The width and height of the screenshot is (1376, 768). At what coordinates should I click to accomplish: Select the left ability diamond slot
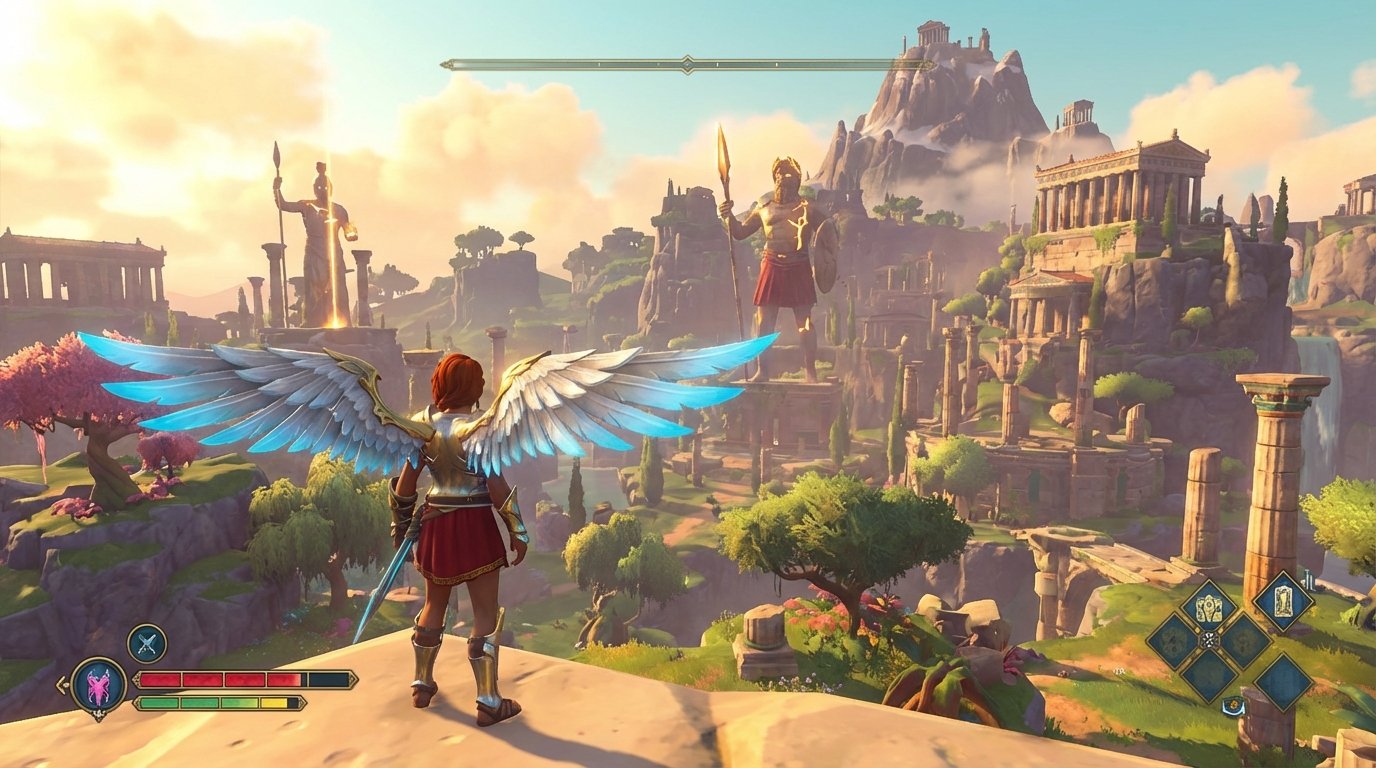pos(1170,641)
